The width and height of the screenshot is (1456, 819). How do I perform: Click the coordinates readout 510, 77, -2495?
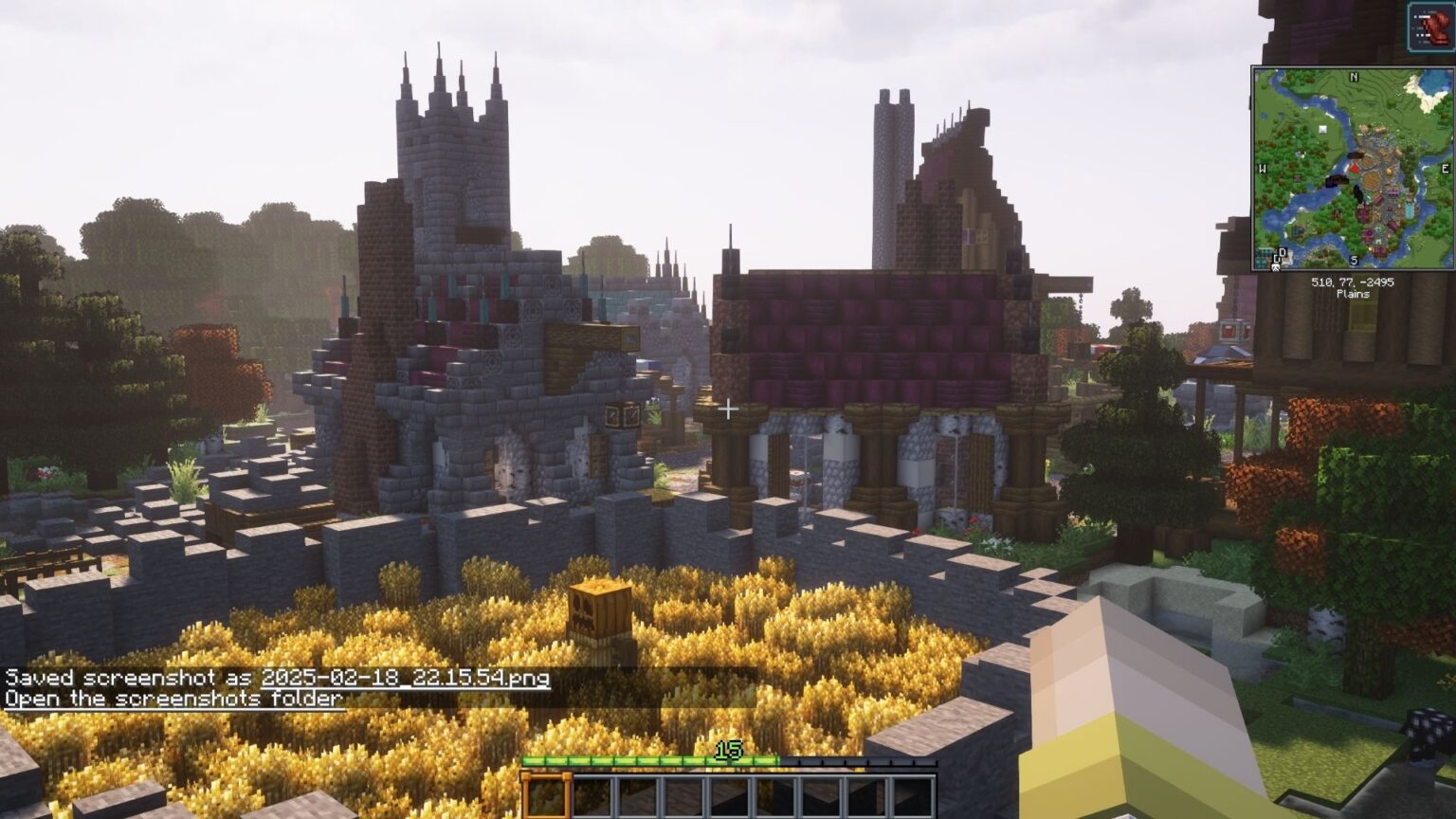tap(1354, 282)
